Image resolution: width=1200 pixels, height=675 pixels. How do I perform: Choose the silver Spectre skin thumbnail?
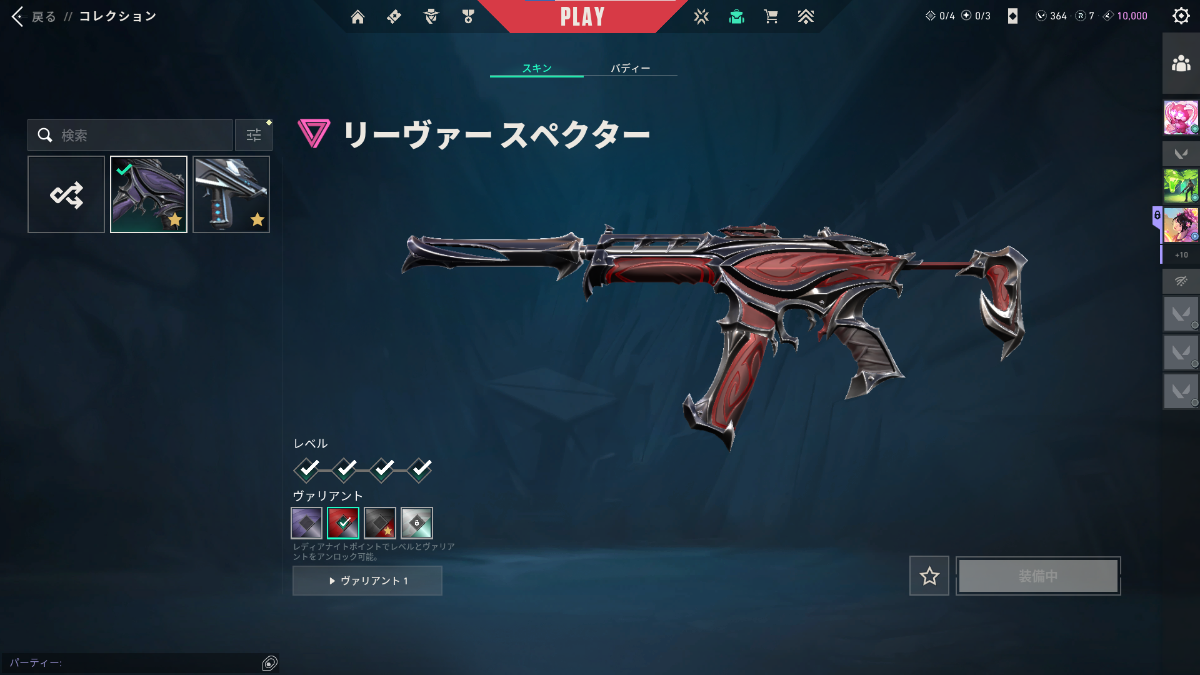pyautogui.click(x=231, y=194)
